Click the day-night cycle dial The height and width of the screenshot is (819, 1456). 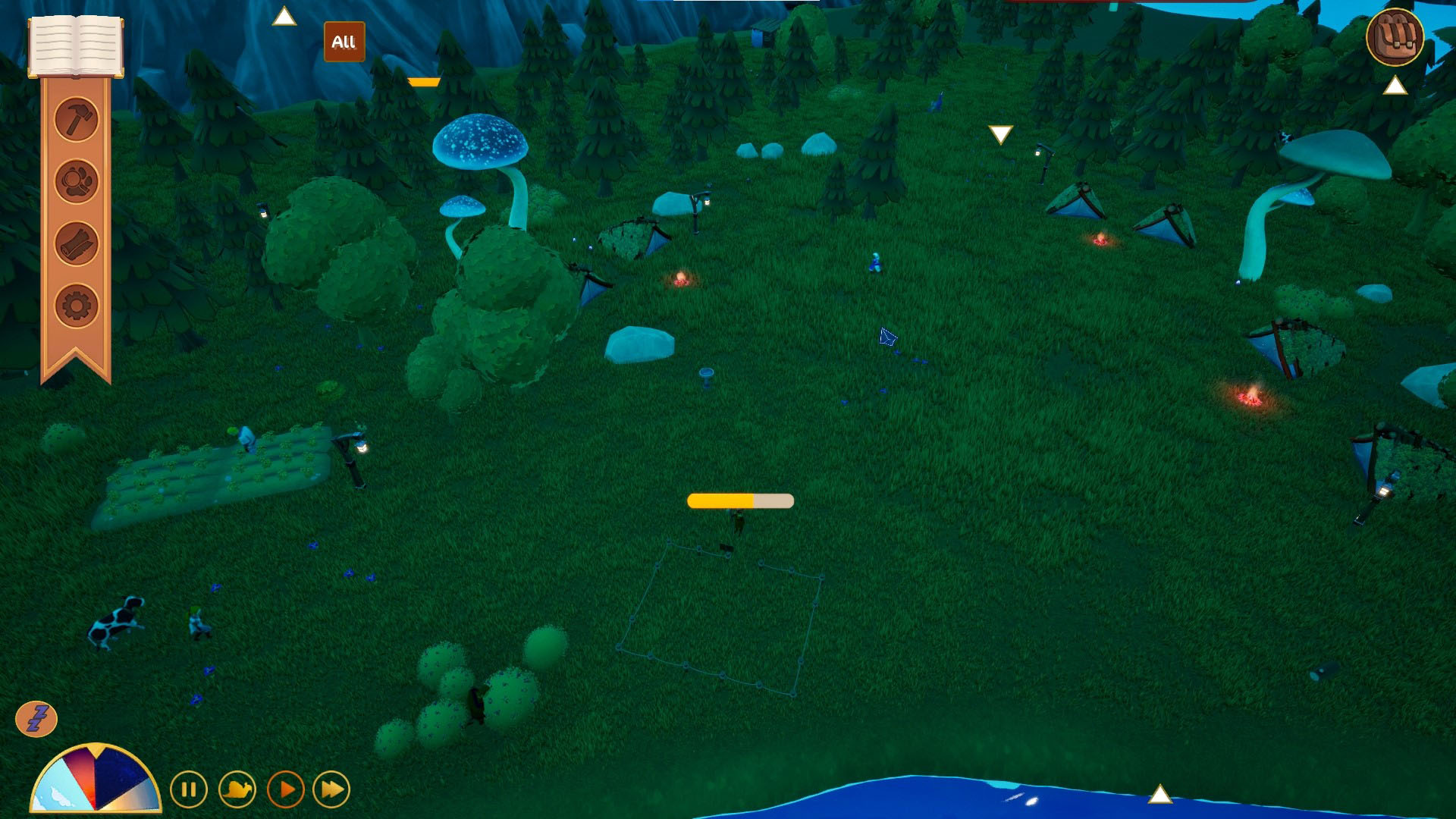(x=96, y=780)
